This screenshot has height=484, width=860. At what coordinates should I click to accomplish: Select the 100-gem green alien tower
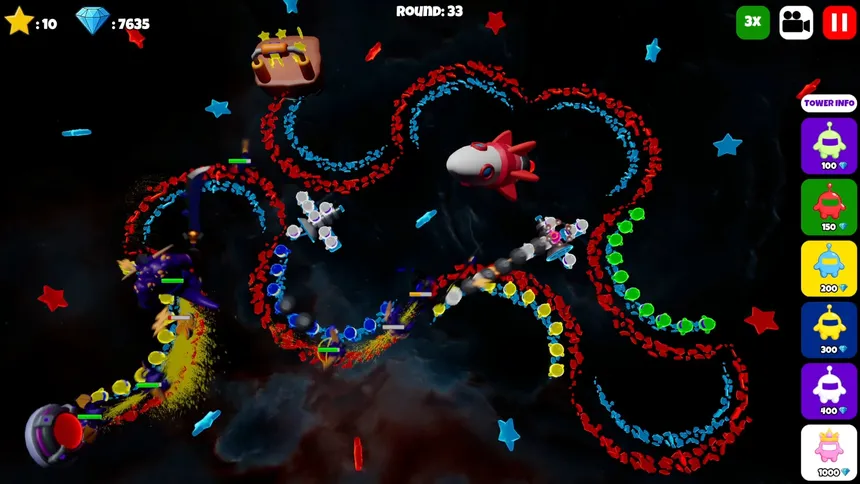(x=829, y=146)
